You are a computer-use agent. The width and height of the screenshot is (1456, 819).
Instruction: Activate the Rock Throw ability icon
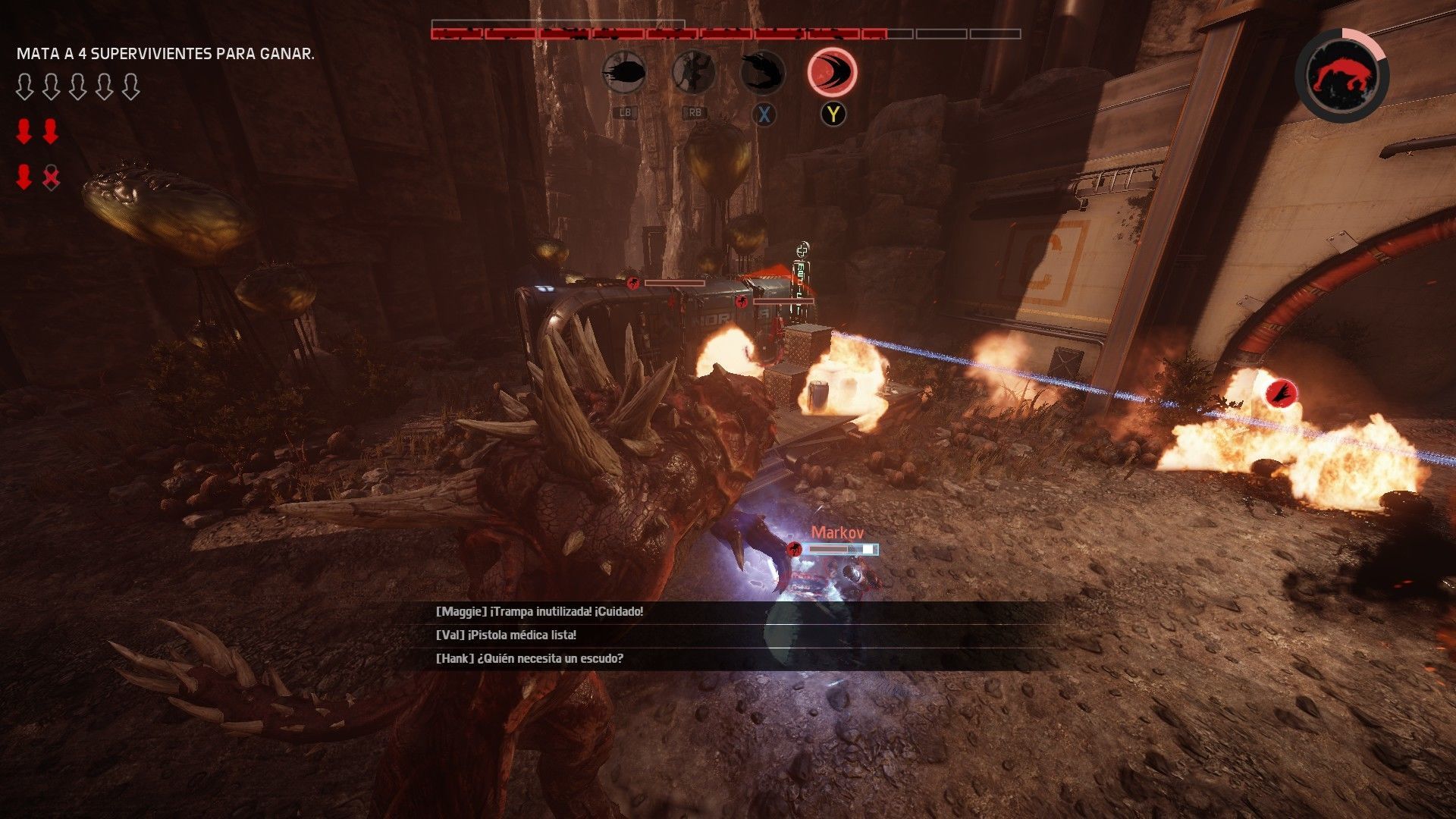(x=624, y=74)
